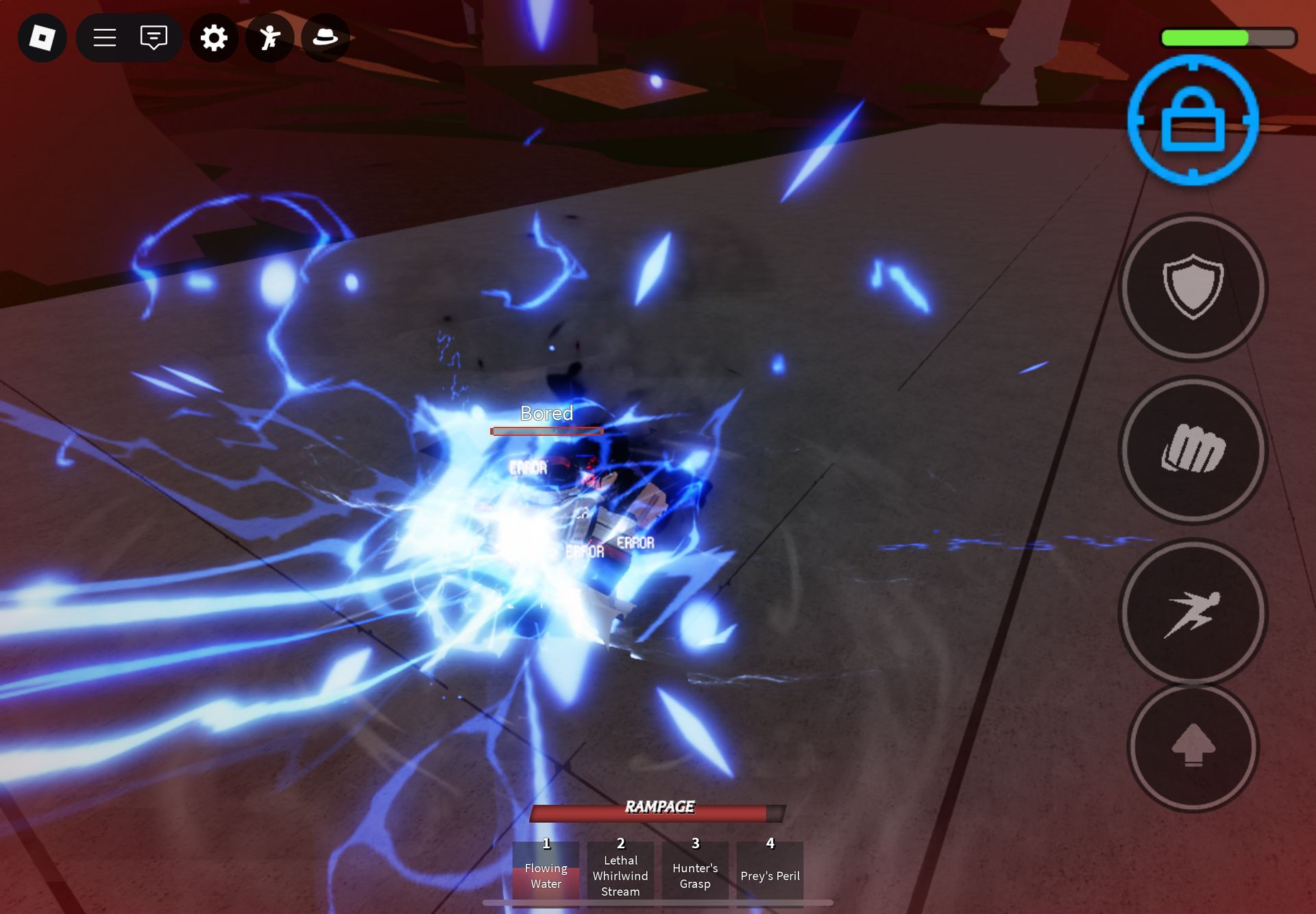Use the Flowing Water ability
The width and height of the screenshot is (1316, 914).
tap(546, 870)
